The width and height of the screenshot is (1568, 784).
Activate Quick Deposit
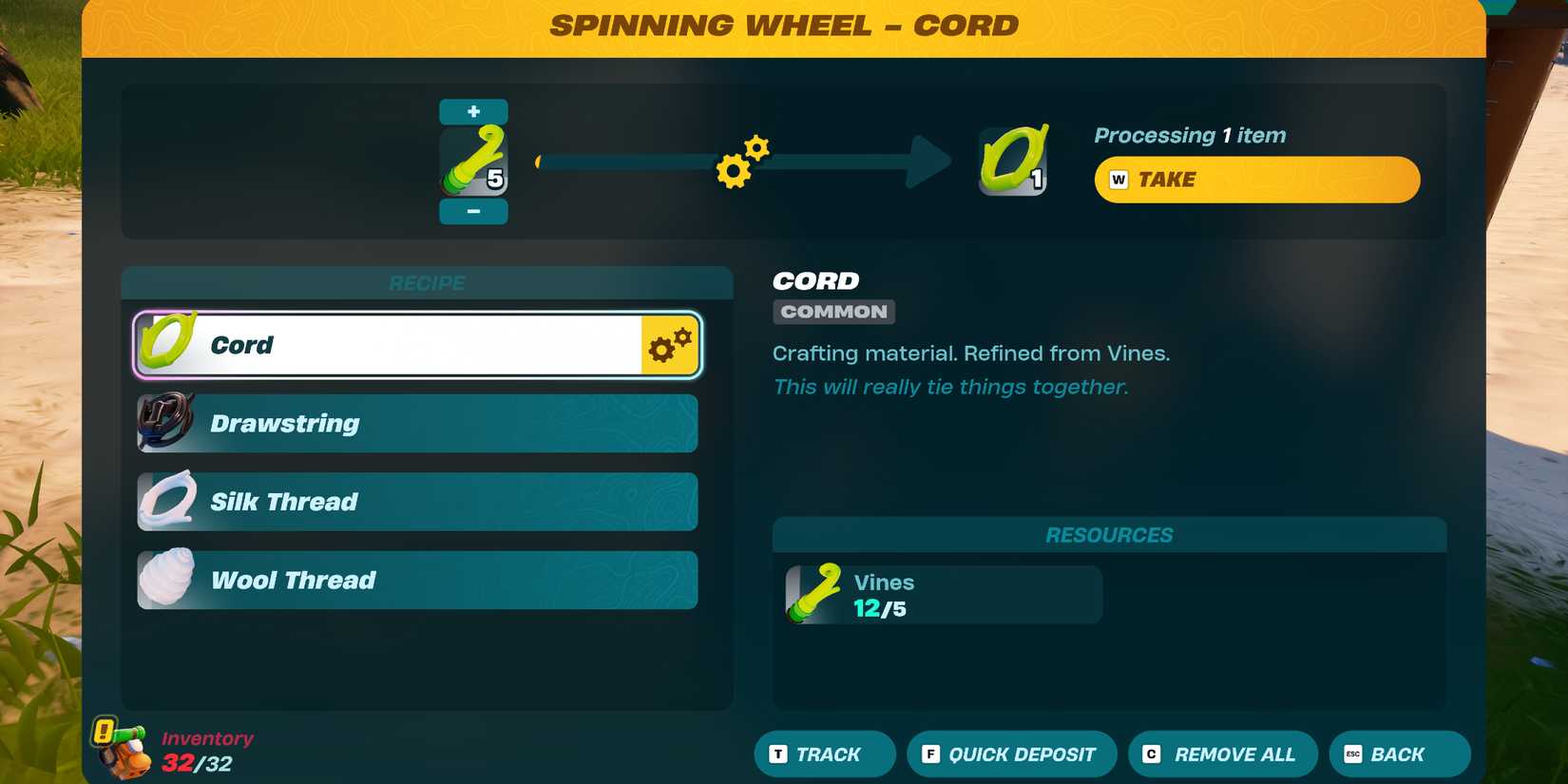1010,754
